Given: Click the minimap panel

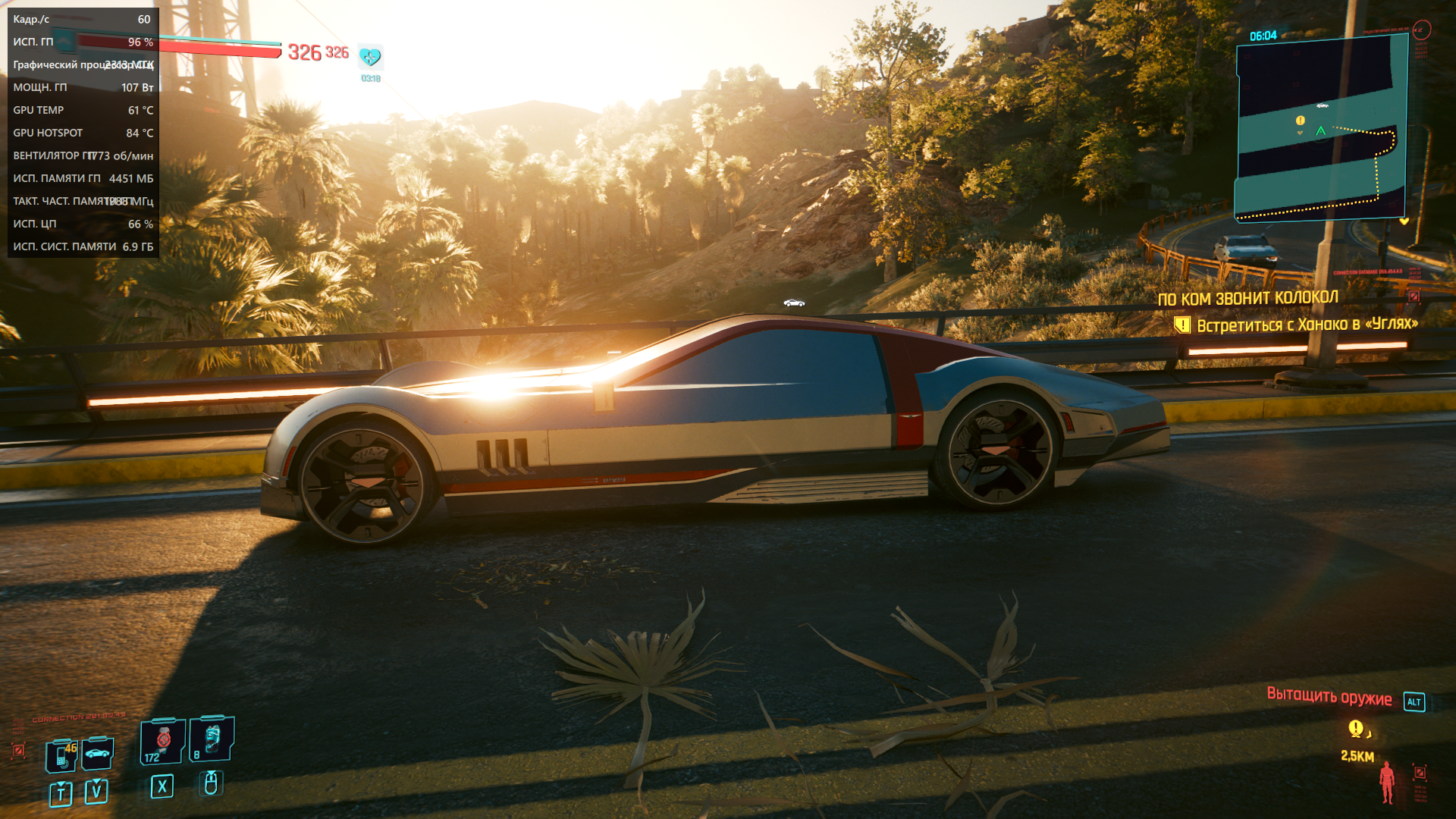Looking at the screenshot, I should pyautogui.click(x=1321, y=129).
